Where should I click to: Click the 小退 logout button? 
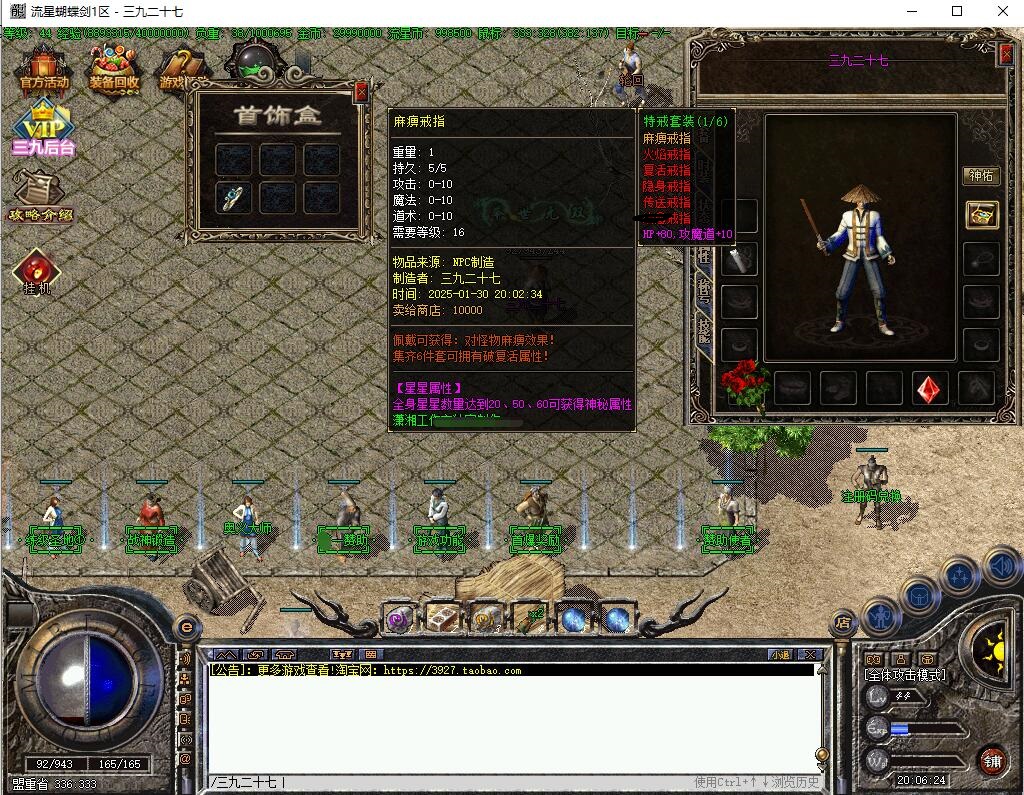(780, 655)
